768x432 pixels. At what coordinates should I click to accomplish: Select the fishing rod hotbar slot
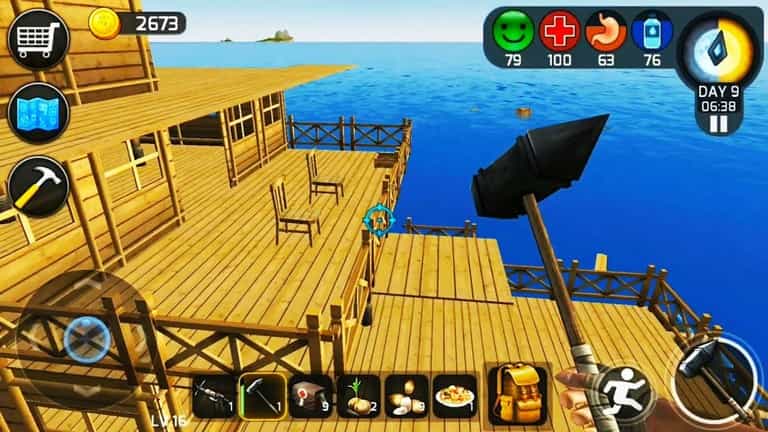(213, 397)
